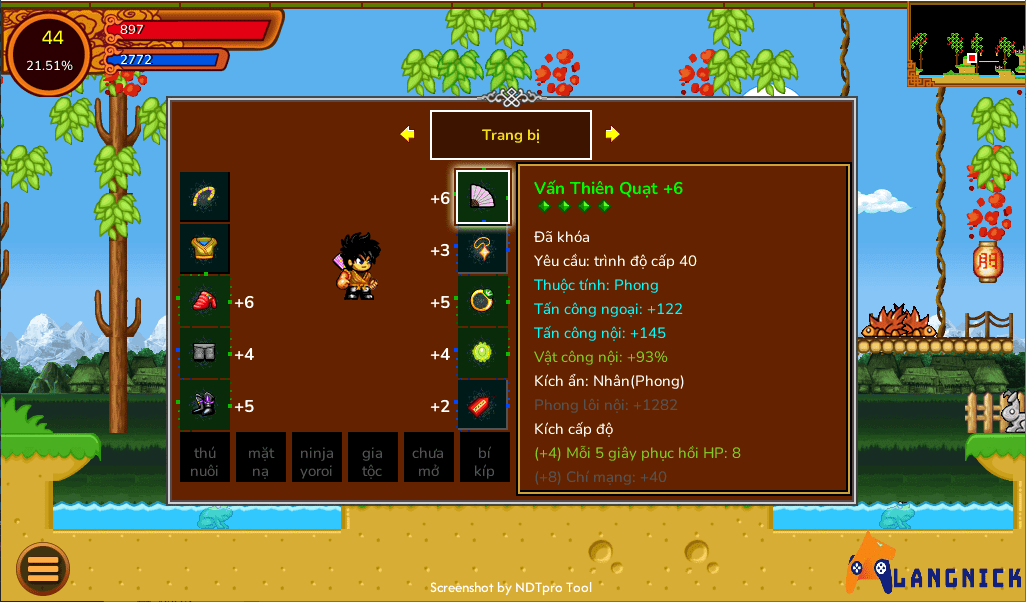
Task: Select the gold ring +5 slot
Action: coord(483,302)
